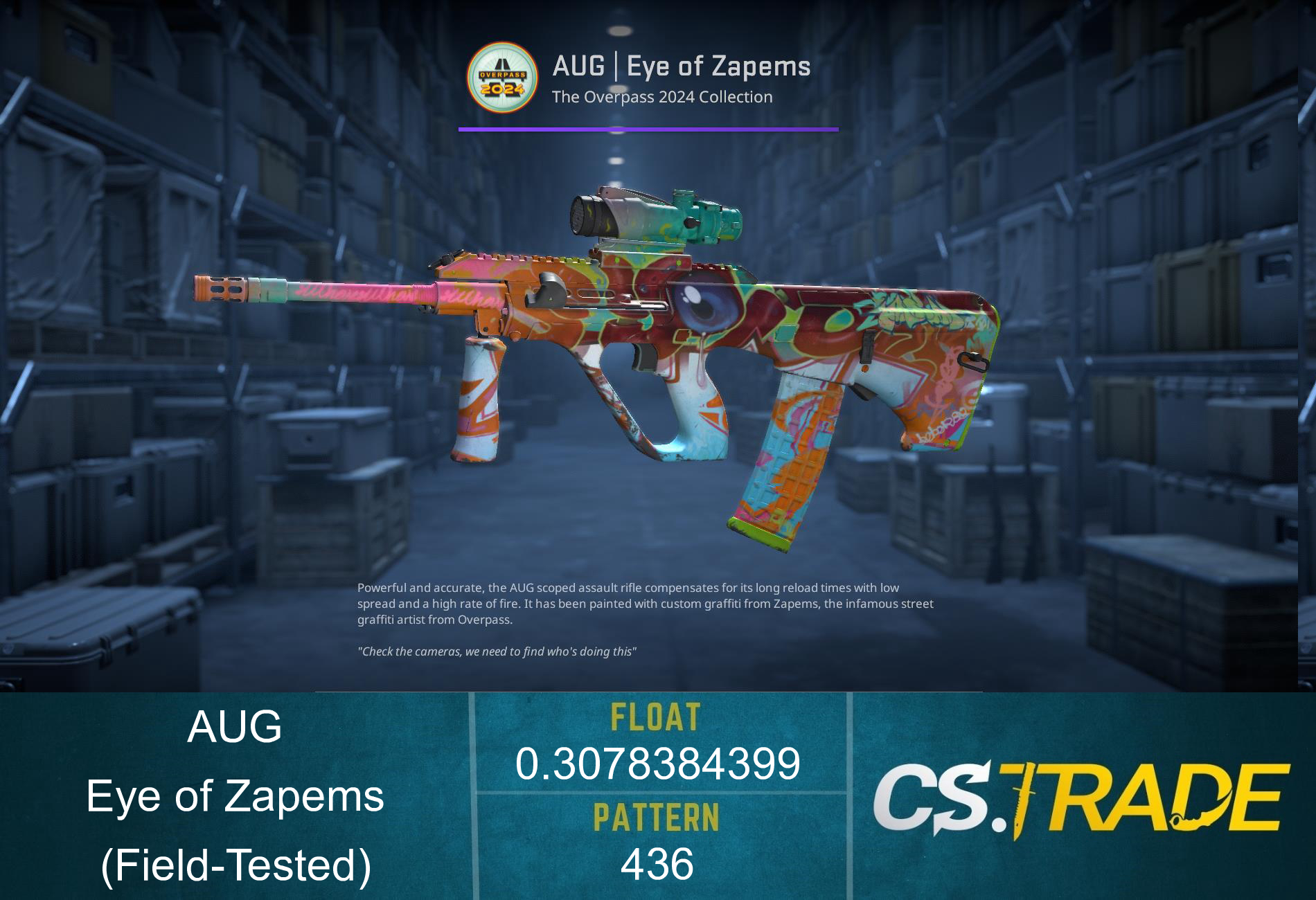This screenshot has height=900, width=1316.
Task: Select the PATTERN section header
Action: (658, 817)
